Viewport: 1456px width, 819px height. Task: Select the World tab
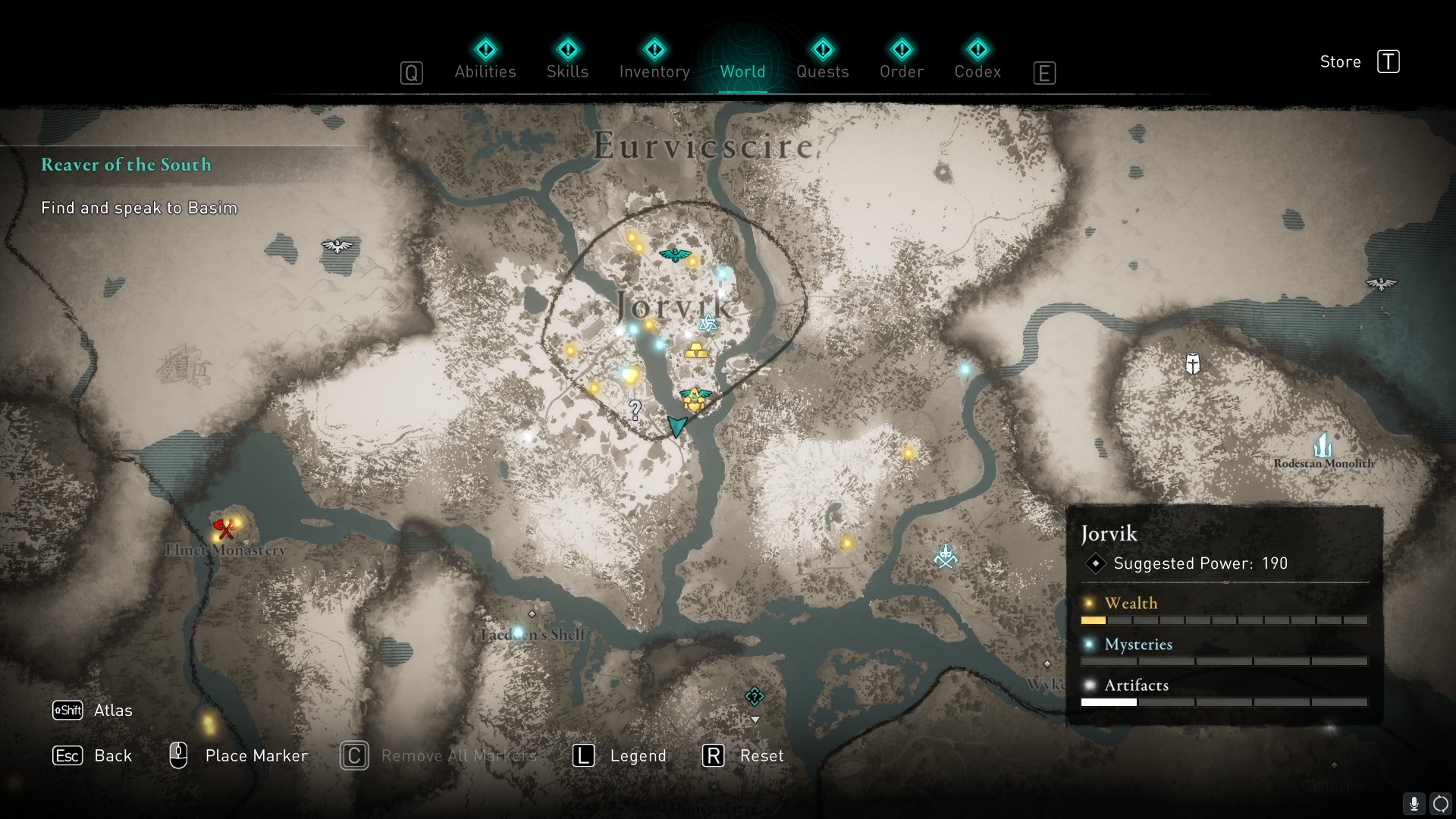point(742,61)
